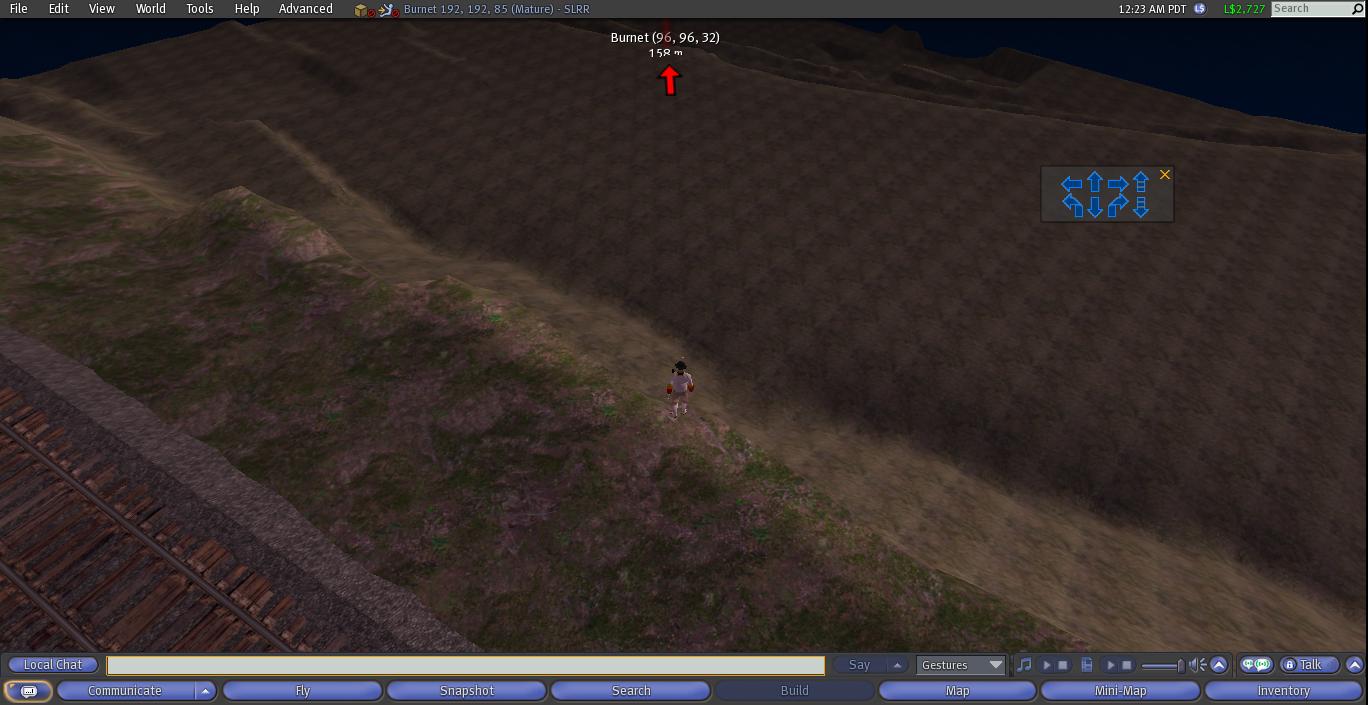Close the movement controls panel

tap(1164, 175)
